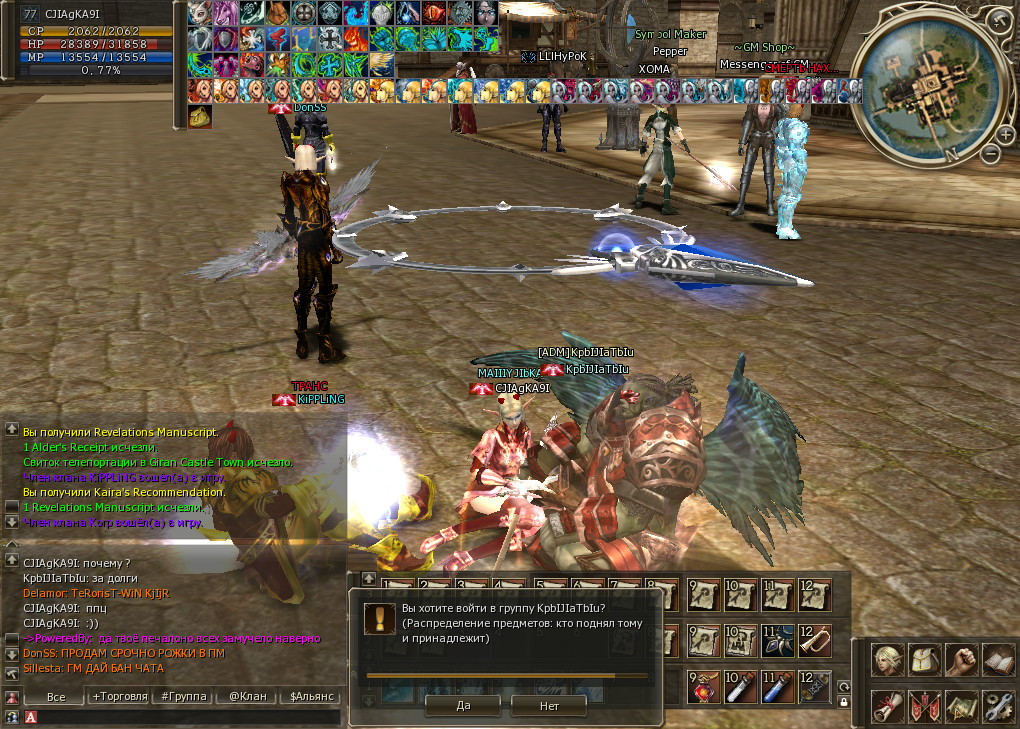Open the world map parchment icon

[961, 706]
